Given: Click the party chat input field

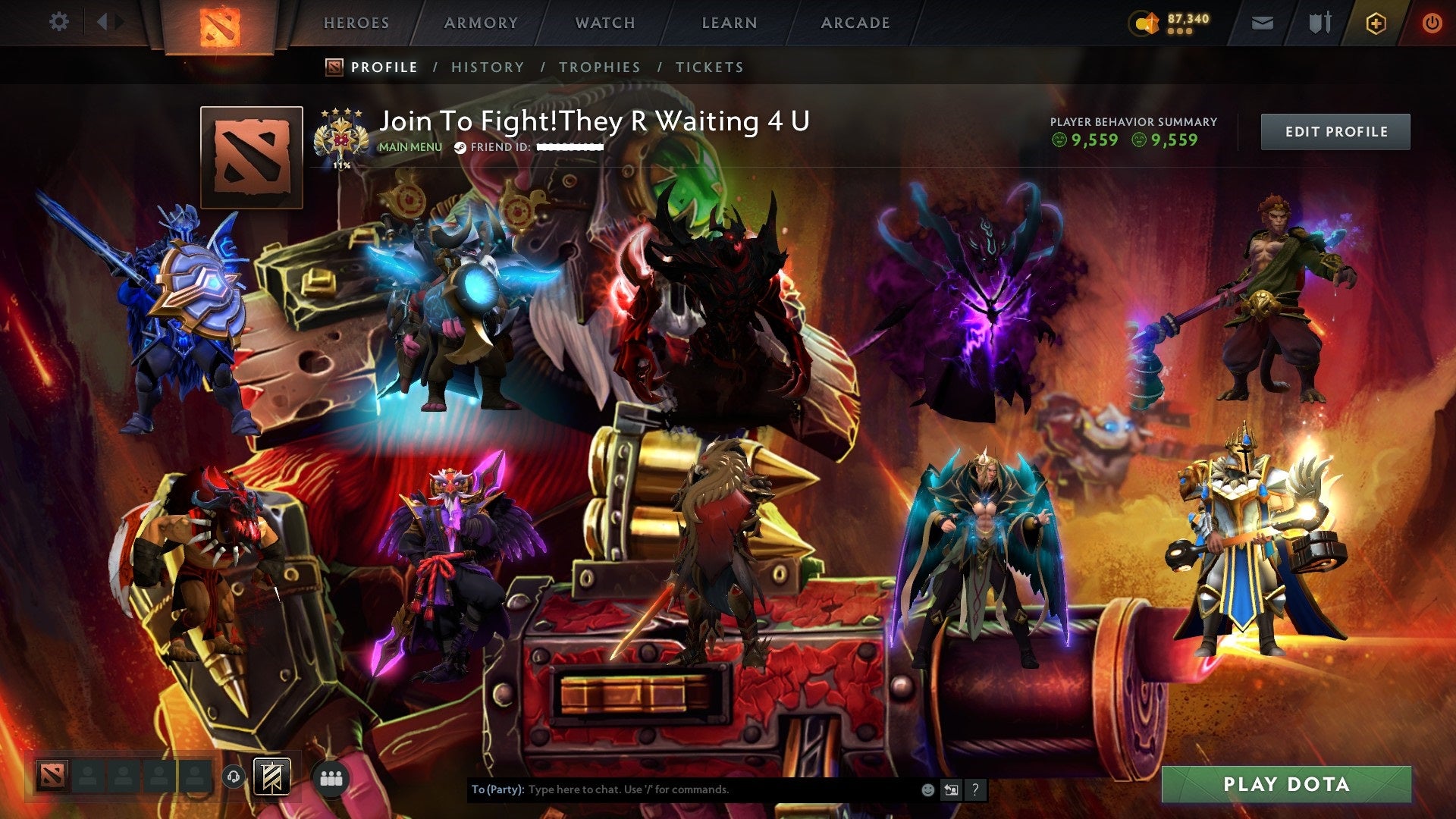Looking at the screenshot, I should (682, 789).
